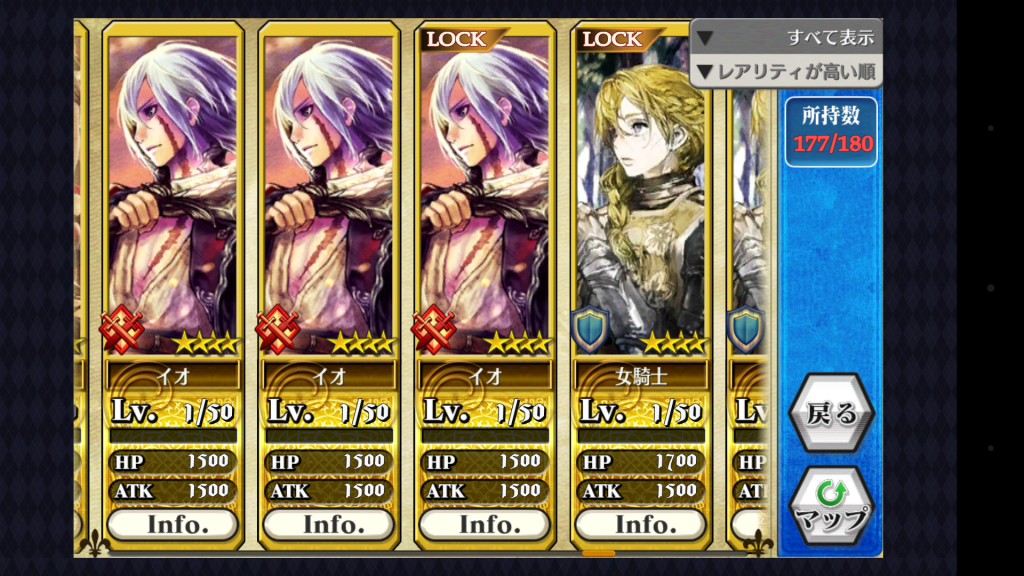Open the マップ map button
The width and height of the screenshot is (1024, 576).
coord(831,505)
